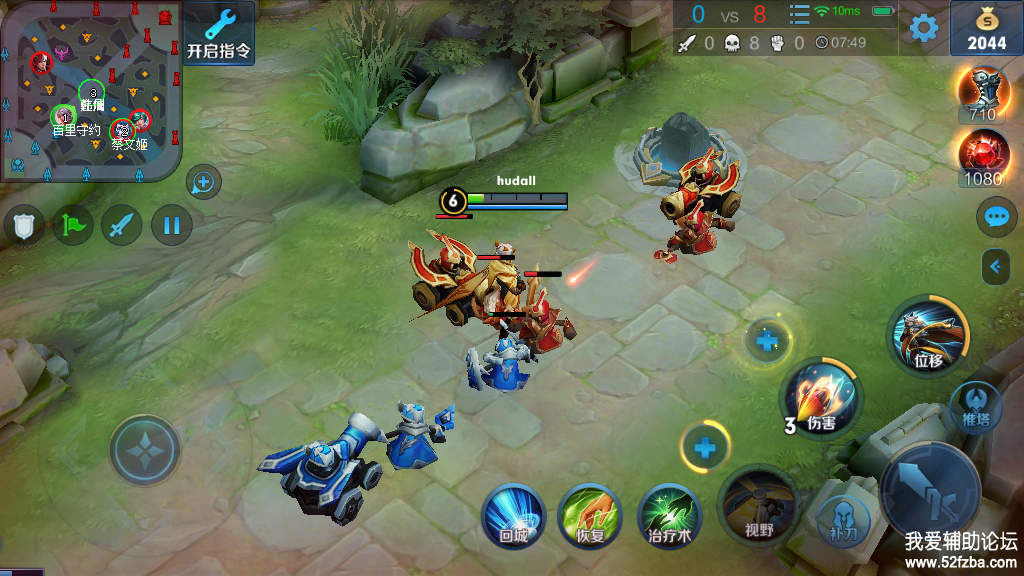The width and height of the screenshot is (1024, 576).
Task: Open the chat speech bubble
Action: pos(996,216)
